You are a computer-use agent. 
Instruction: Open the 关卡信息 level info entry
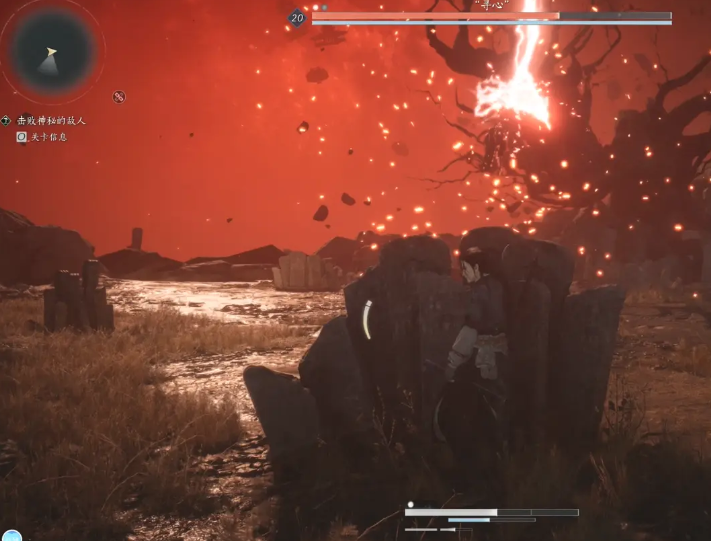[47, 137]
